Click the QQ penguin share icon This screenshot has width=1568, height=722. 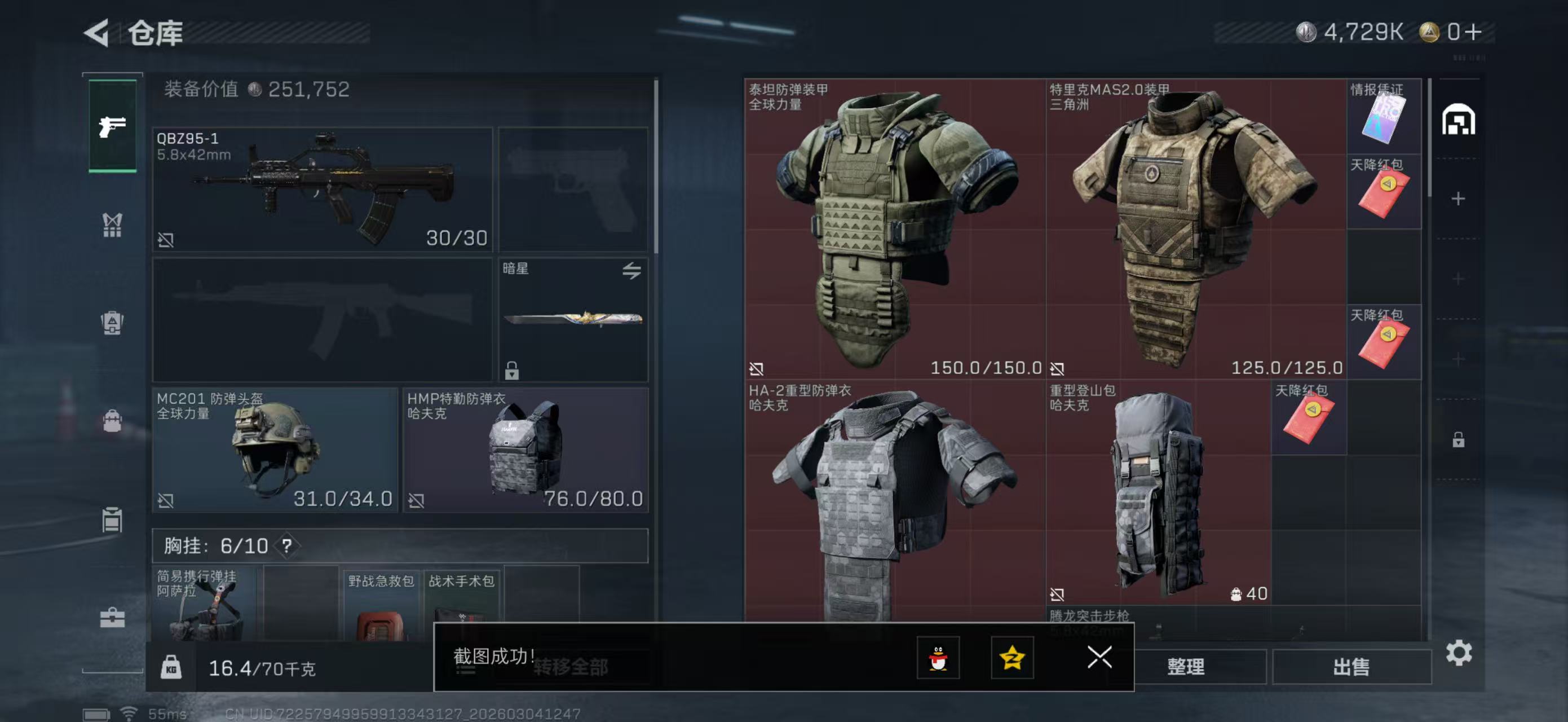tap(939, 659)
